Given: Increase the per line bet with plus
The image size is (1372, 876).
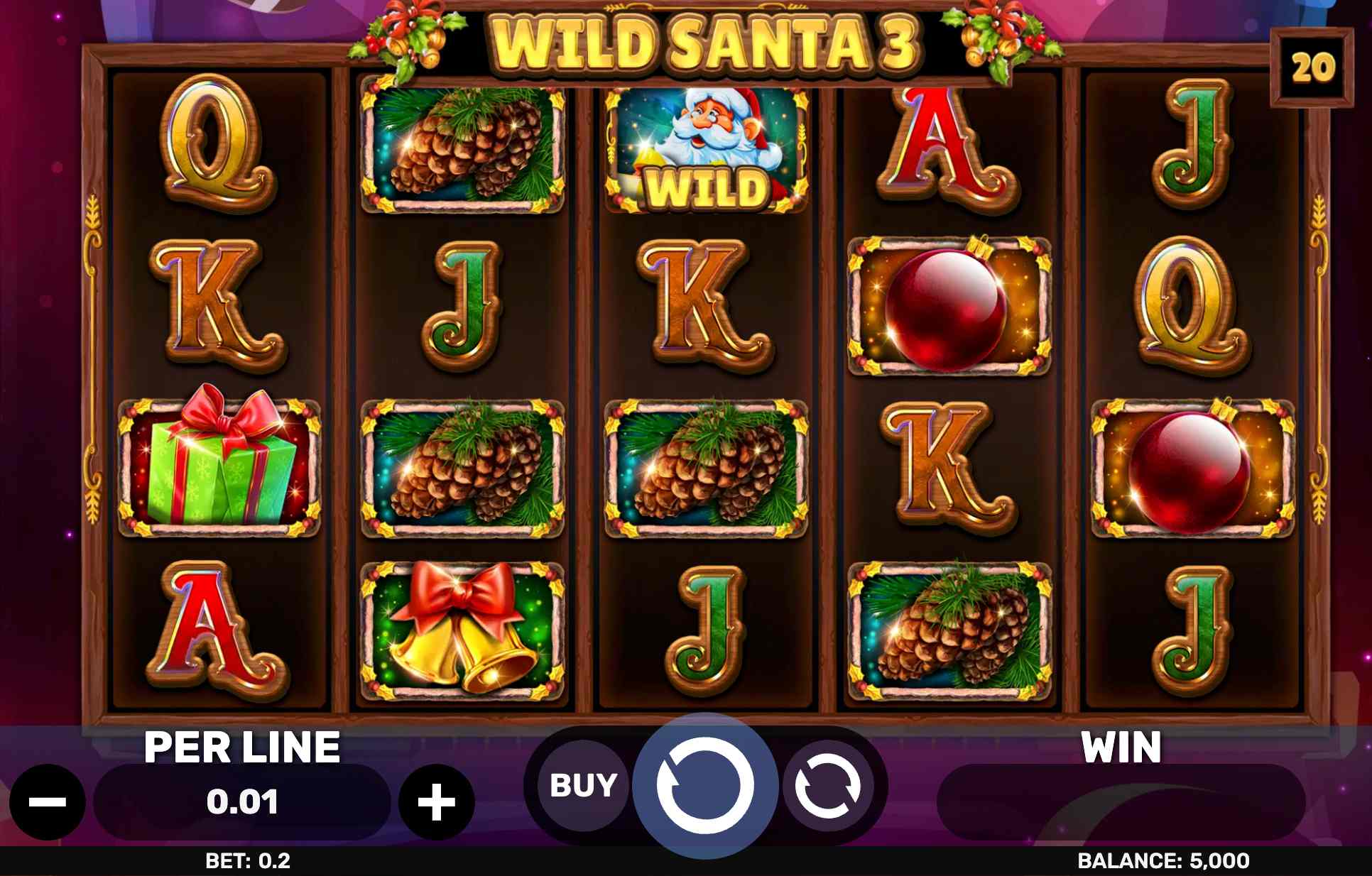Looking at the screenshot, I should tap(436, 802).
